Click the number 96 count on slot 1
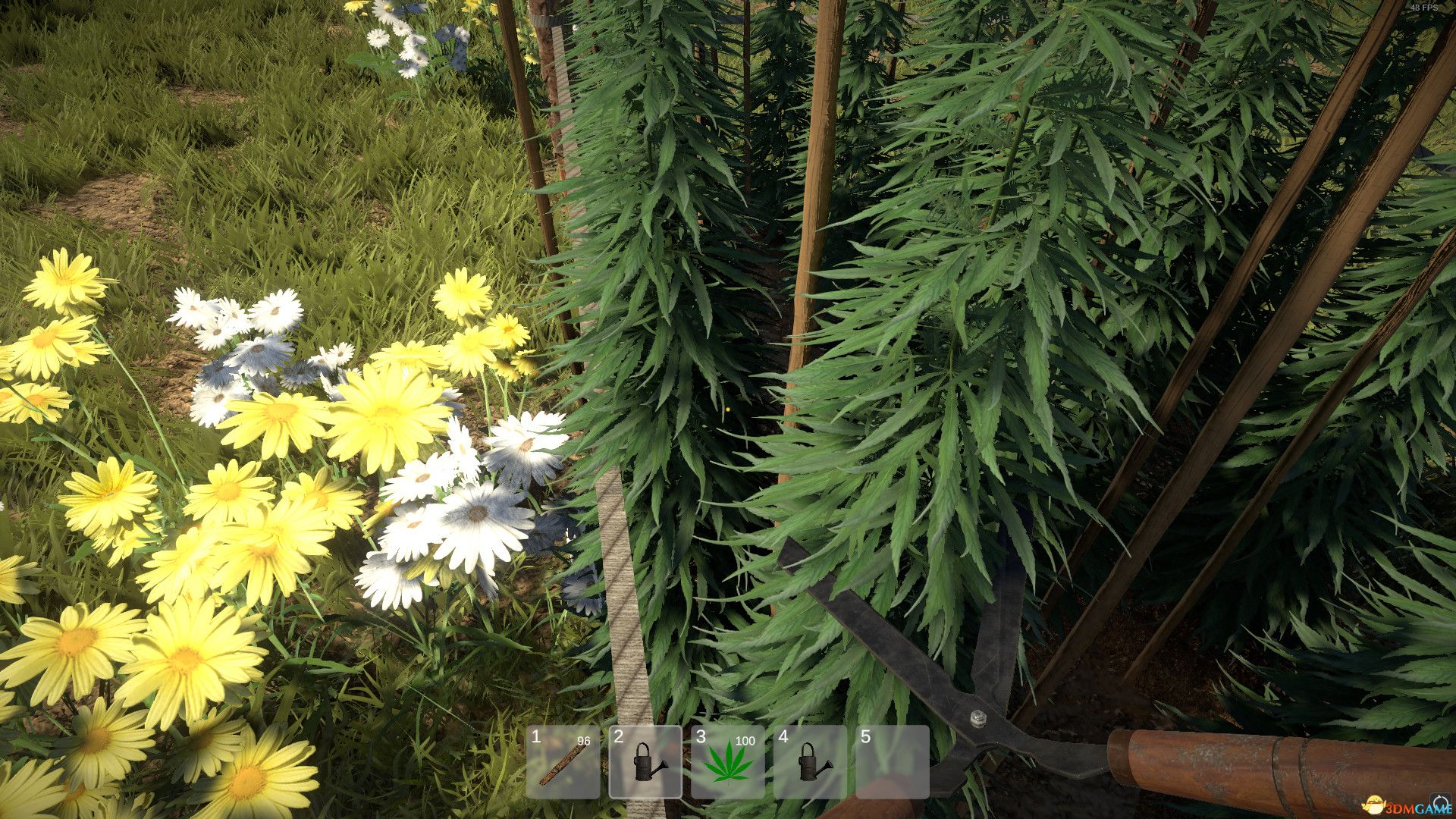1456x819 pixels. click(x=584, y=741)
